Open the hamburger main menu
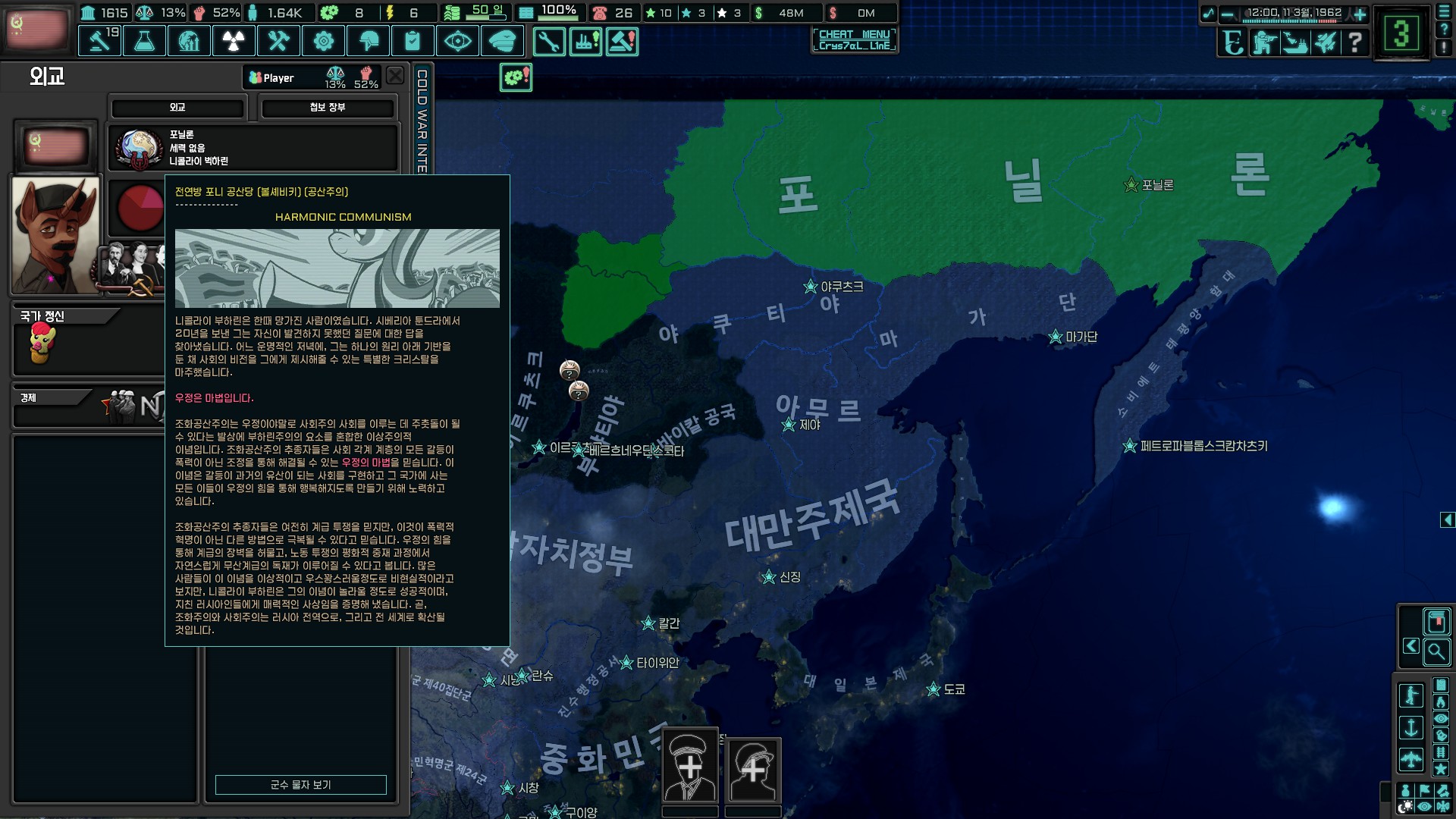The width and height of the screenshot is (1456, 819). point(1444,13)
